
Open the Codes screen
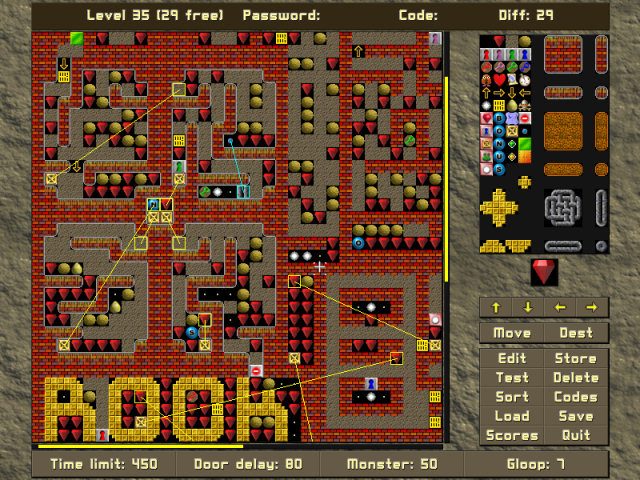[576, 397]
